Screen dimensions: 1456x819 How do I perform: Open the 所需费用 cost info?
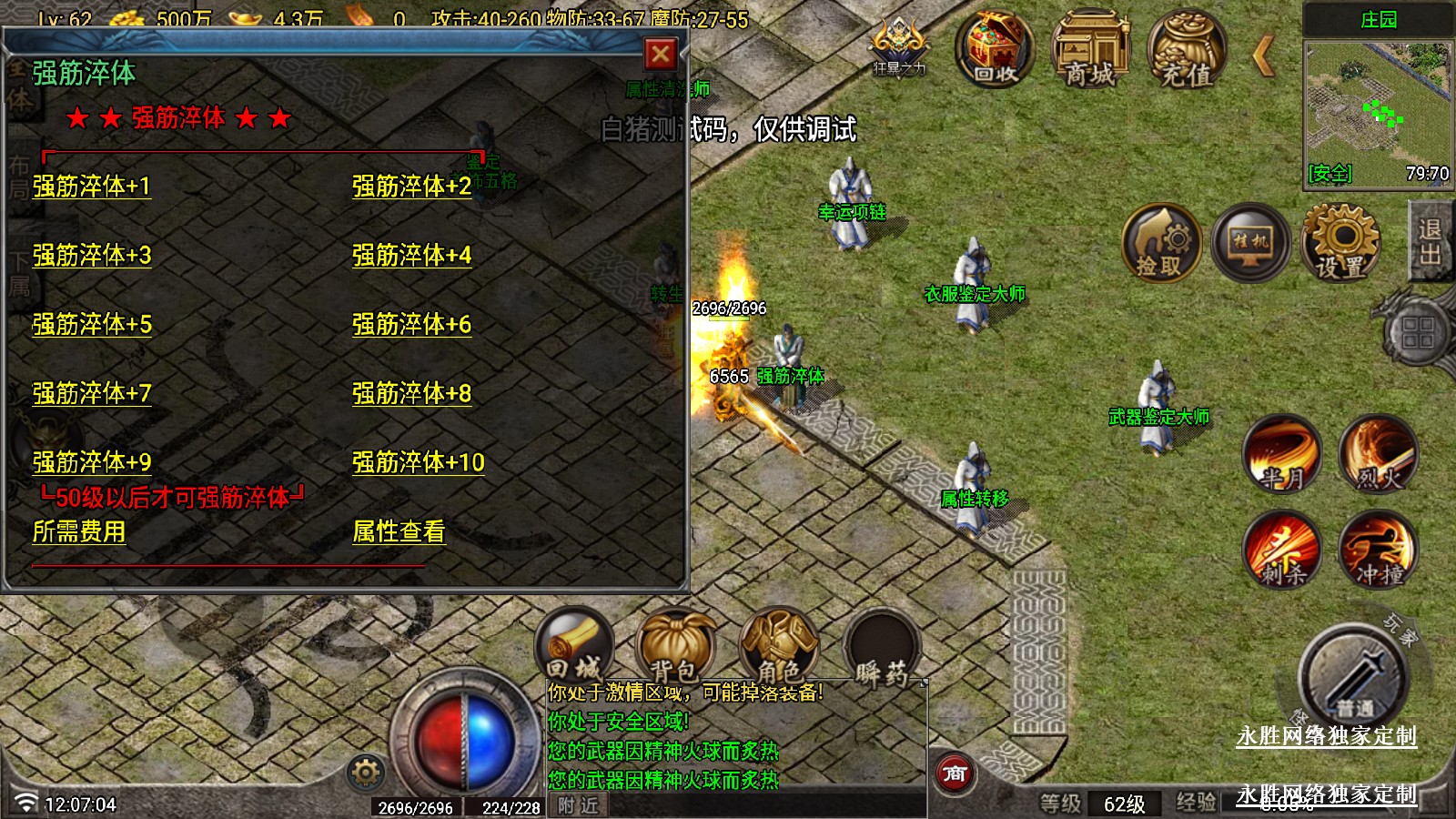pyautogui.click(x=79, y=531)
